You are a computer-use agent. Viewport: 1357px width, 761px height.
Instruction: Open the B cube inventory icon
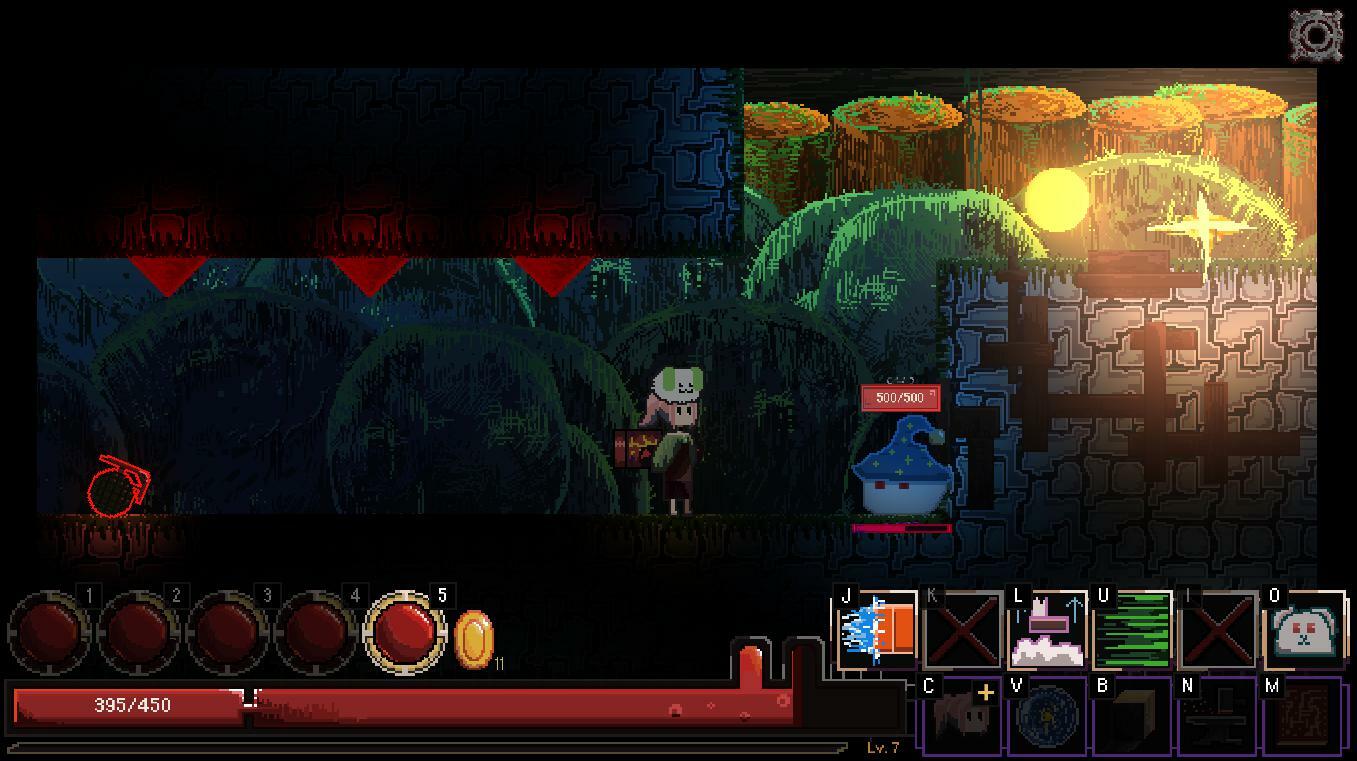pos(1132,715)
